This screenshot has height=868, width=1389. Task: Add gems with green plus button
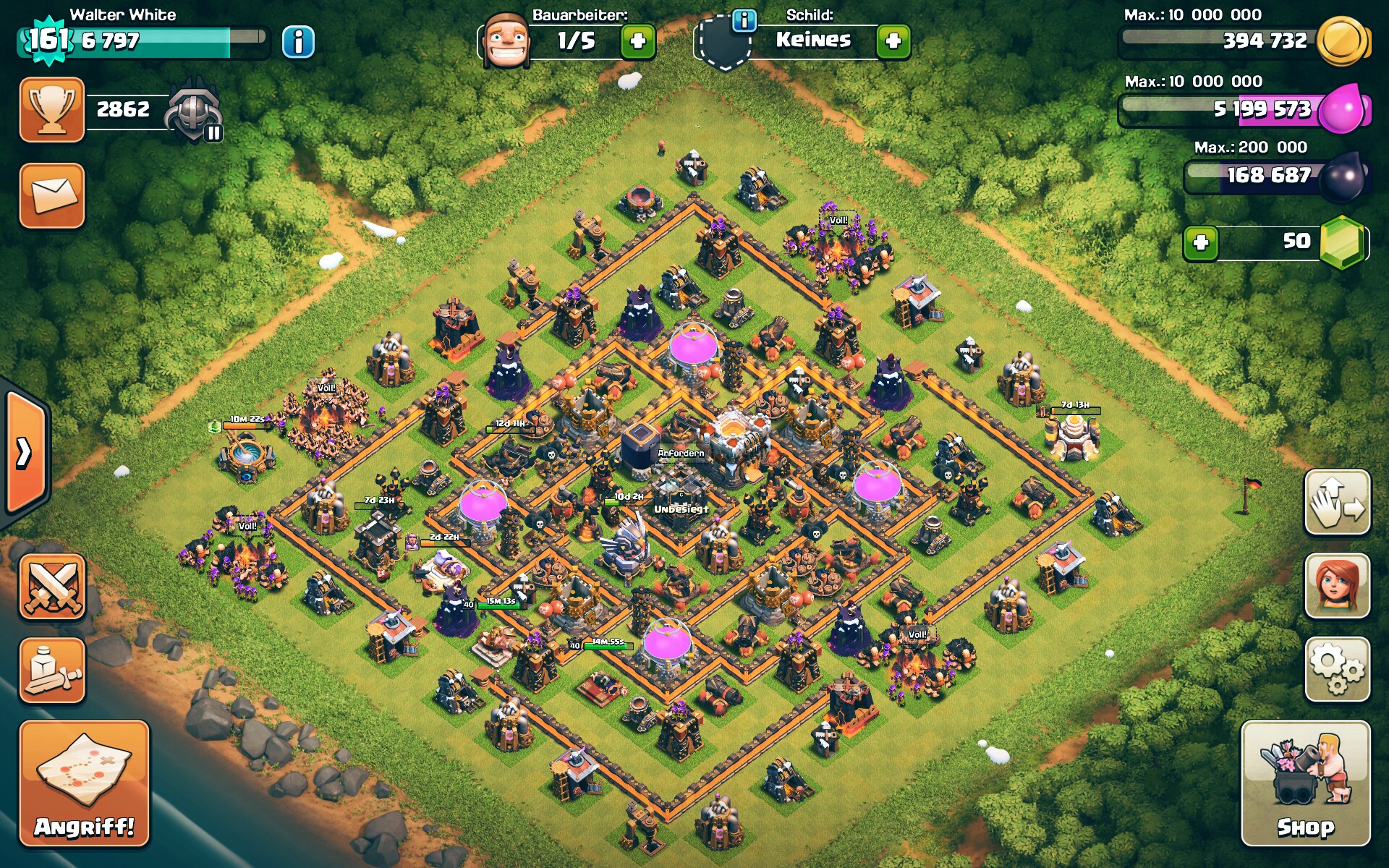[1201, 242]
